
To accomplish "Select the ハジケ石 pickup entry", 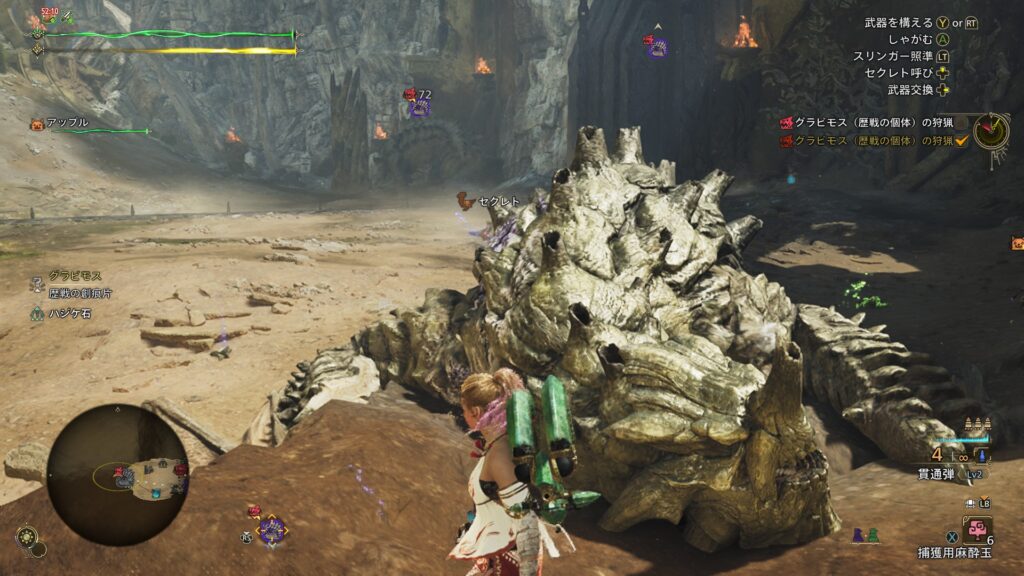I will (x=70, y=313).
